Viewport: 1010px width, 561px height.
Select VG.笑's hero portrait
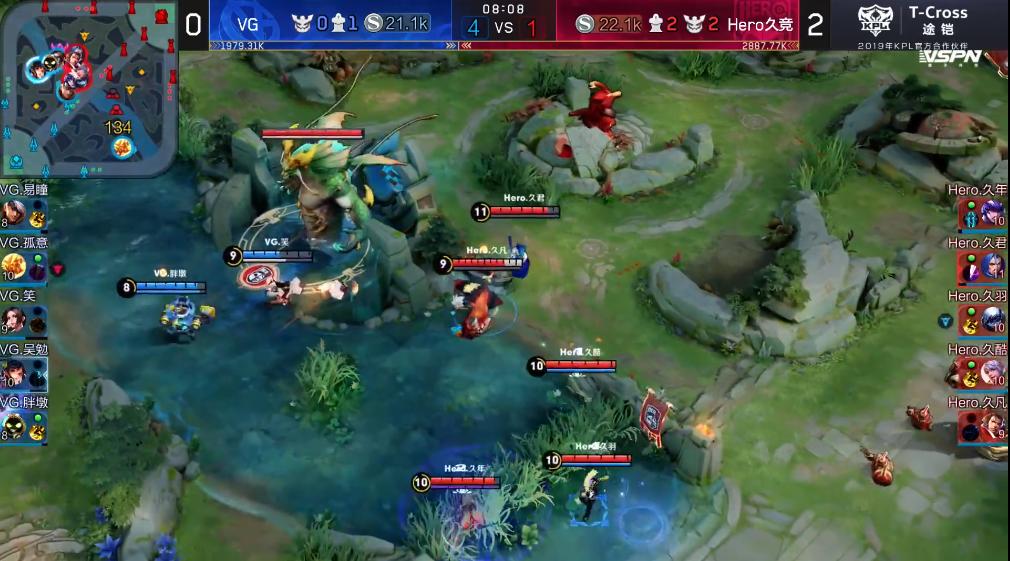(x=13, y=320)
